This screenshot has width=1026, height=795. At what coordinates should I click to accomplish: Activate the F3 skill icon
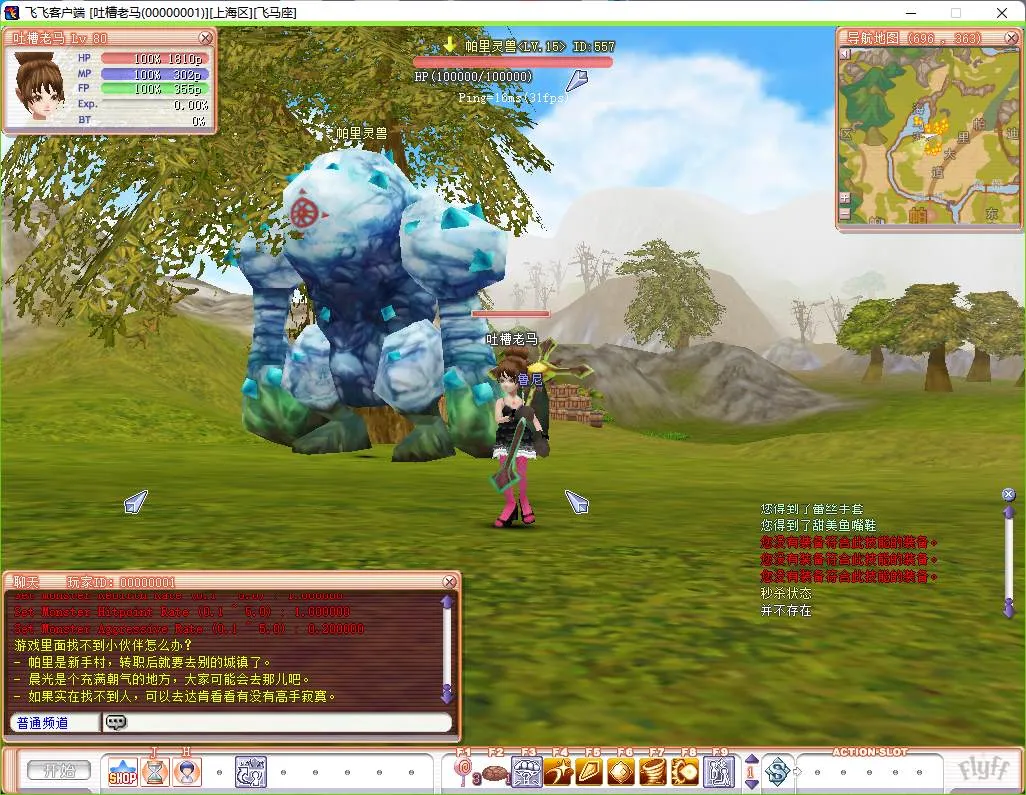tap(527, 772)
